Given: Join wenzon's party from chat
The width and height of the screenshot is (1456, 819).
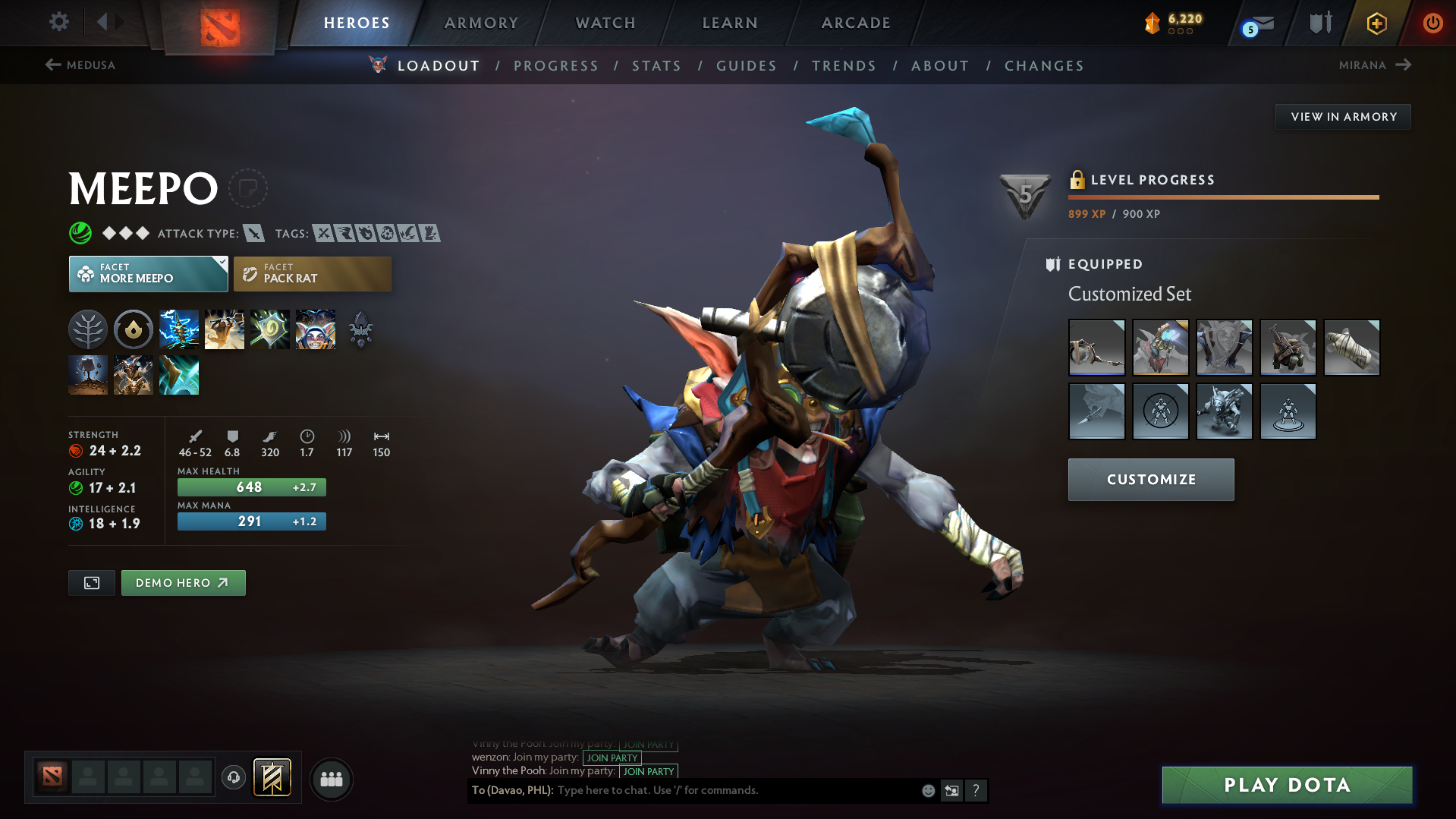Looking at the screenshot, I should coord(612,758).
